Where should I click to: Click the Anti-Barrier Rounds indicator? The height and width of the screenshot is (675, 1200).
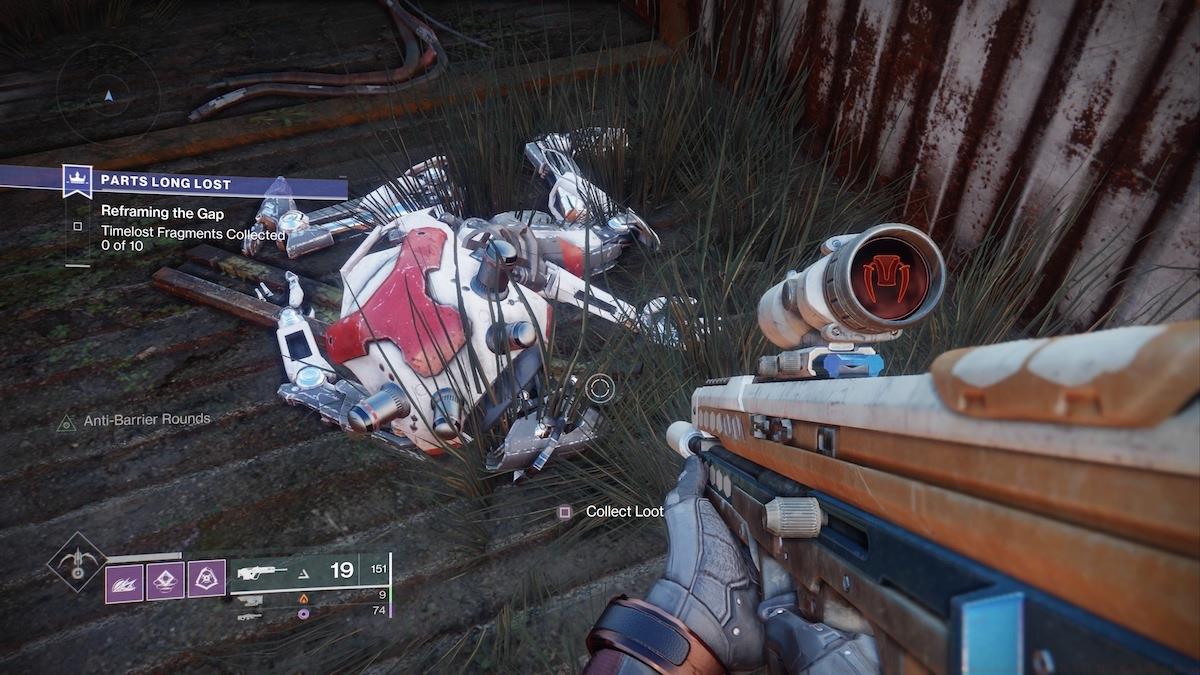click(134, 420)
